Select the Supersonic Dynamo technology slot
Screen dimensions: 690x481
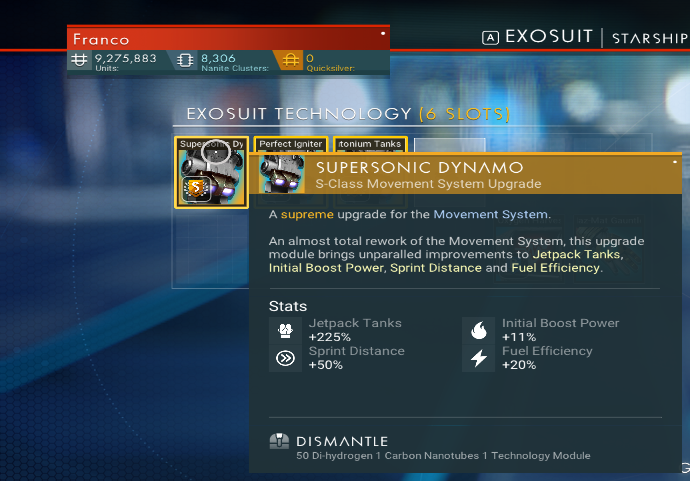211,172
